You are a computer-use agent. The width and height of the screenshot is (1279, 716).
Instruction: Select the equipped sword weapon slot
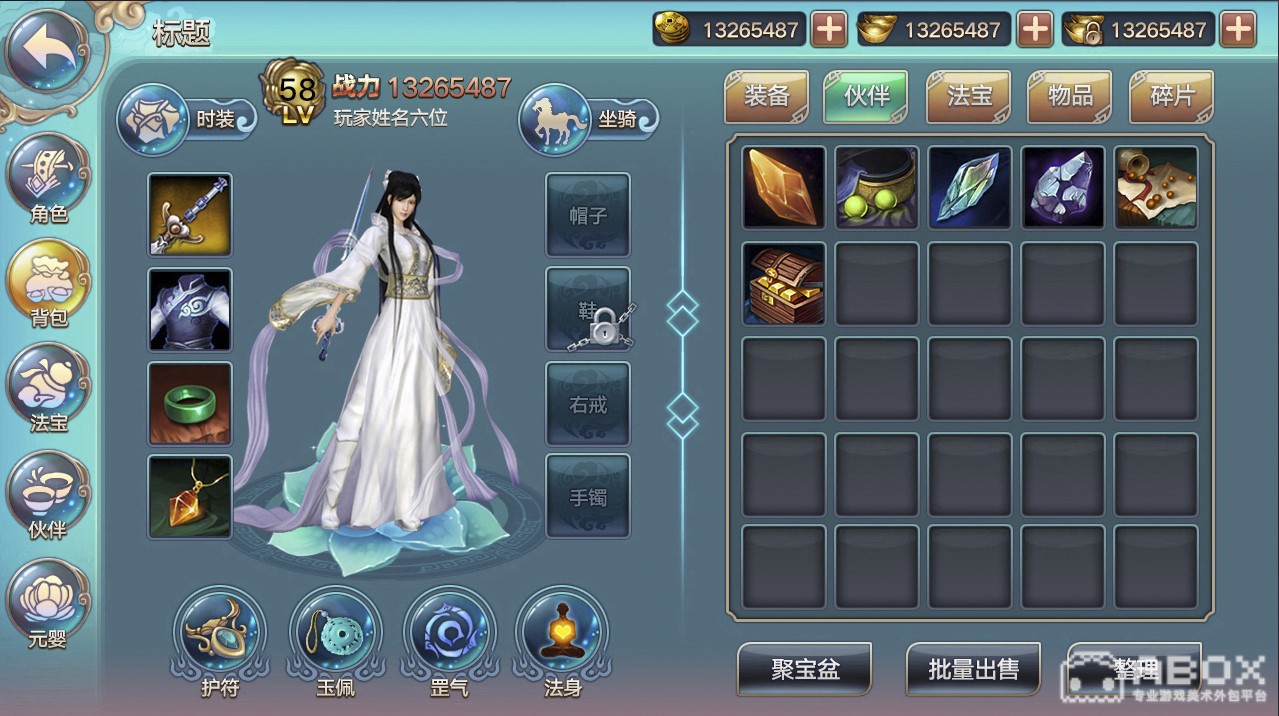(190, 215)
